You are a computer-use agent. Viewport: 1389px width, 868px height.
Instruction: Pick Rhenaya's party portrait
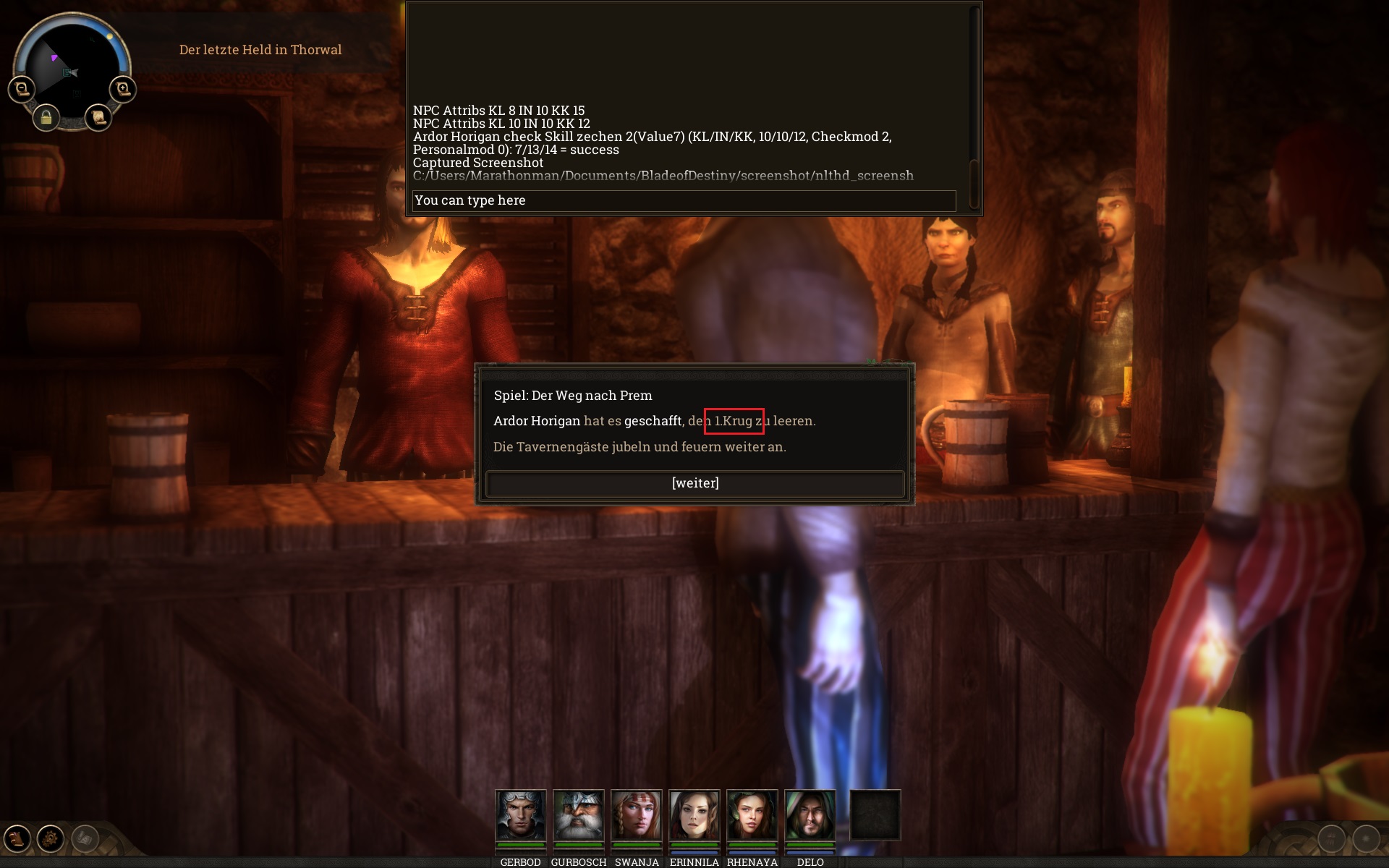752,815
